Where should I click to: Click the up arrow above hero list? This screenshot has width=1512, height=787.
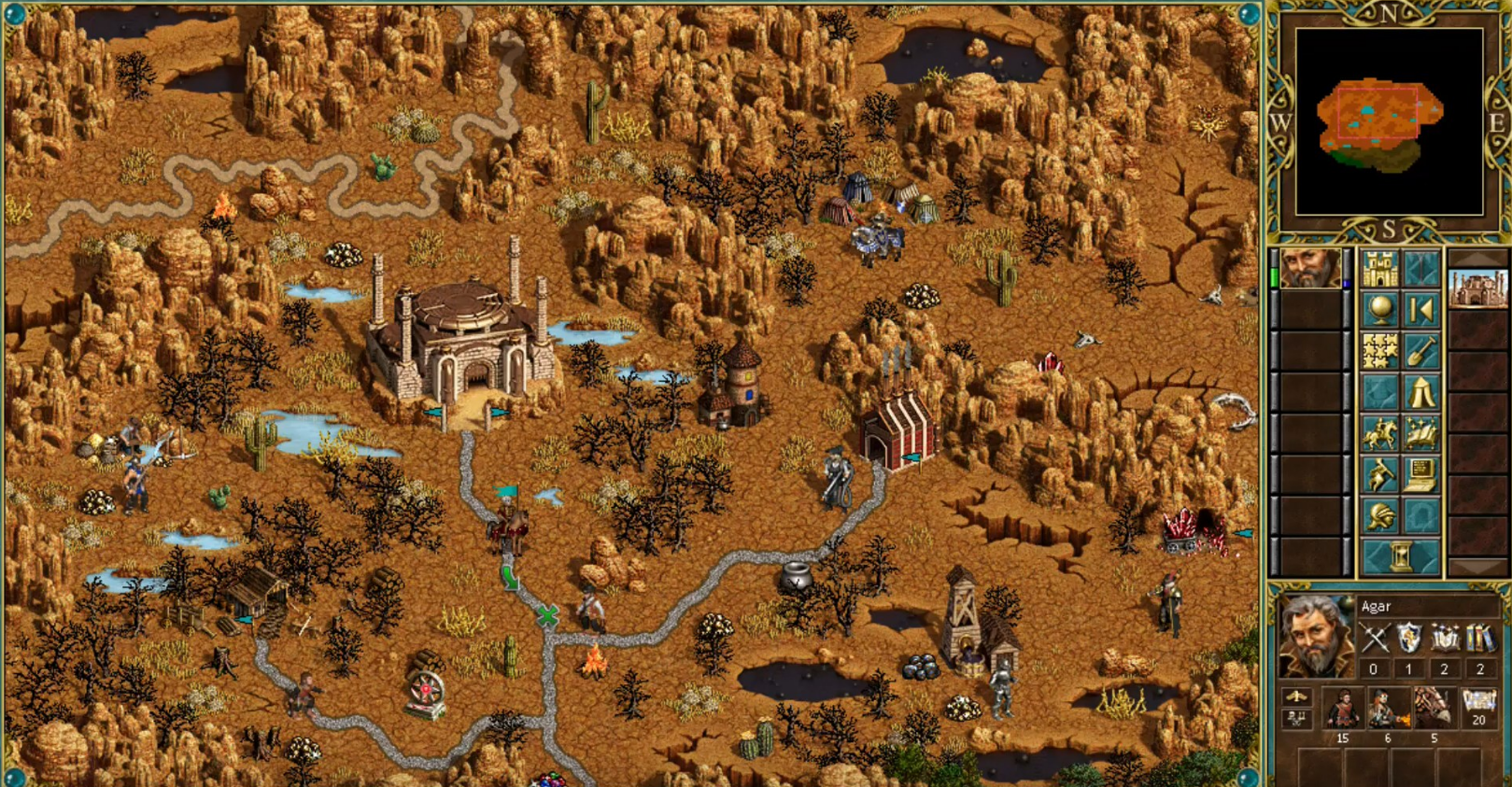pyautogui.click(x=1478, y=255)
